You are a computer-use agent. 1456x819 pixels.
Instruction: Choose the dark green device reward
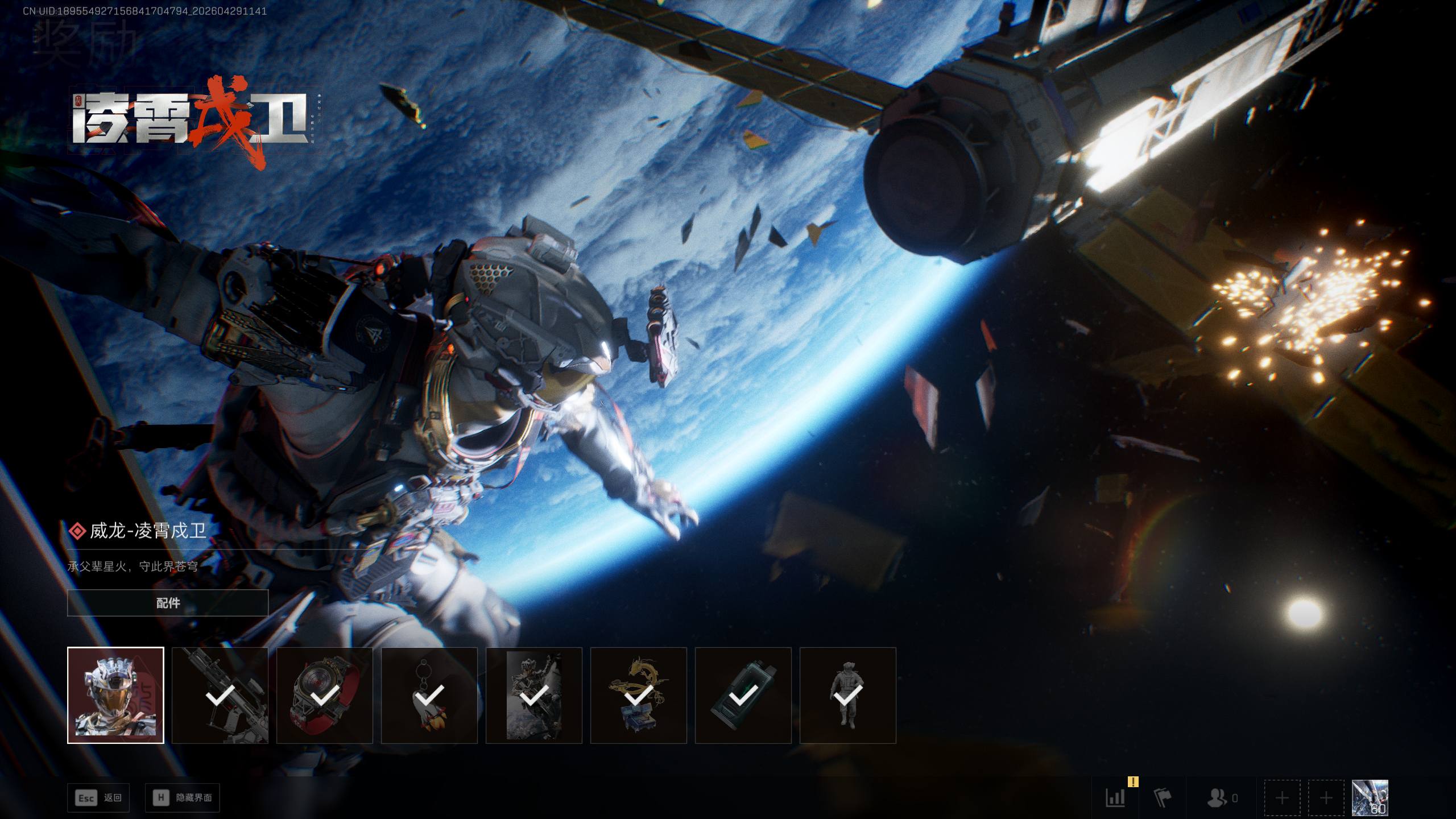pyautogui.click(x=743, y=695)
